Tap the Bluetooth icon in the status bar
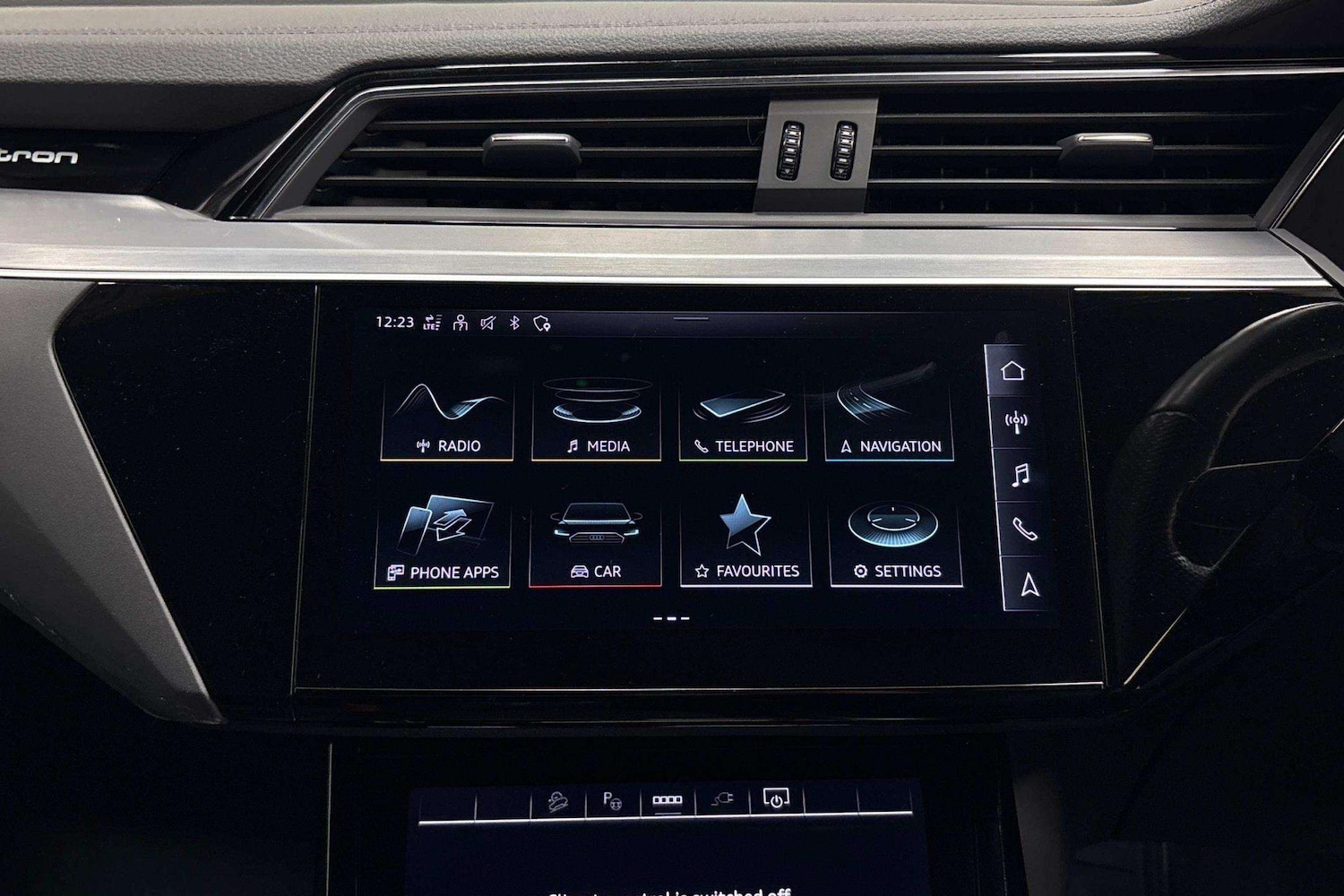1344x896 pixels. pyautogui.click(x=513, y=324)
